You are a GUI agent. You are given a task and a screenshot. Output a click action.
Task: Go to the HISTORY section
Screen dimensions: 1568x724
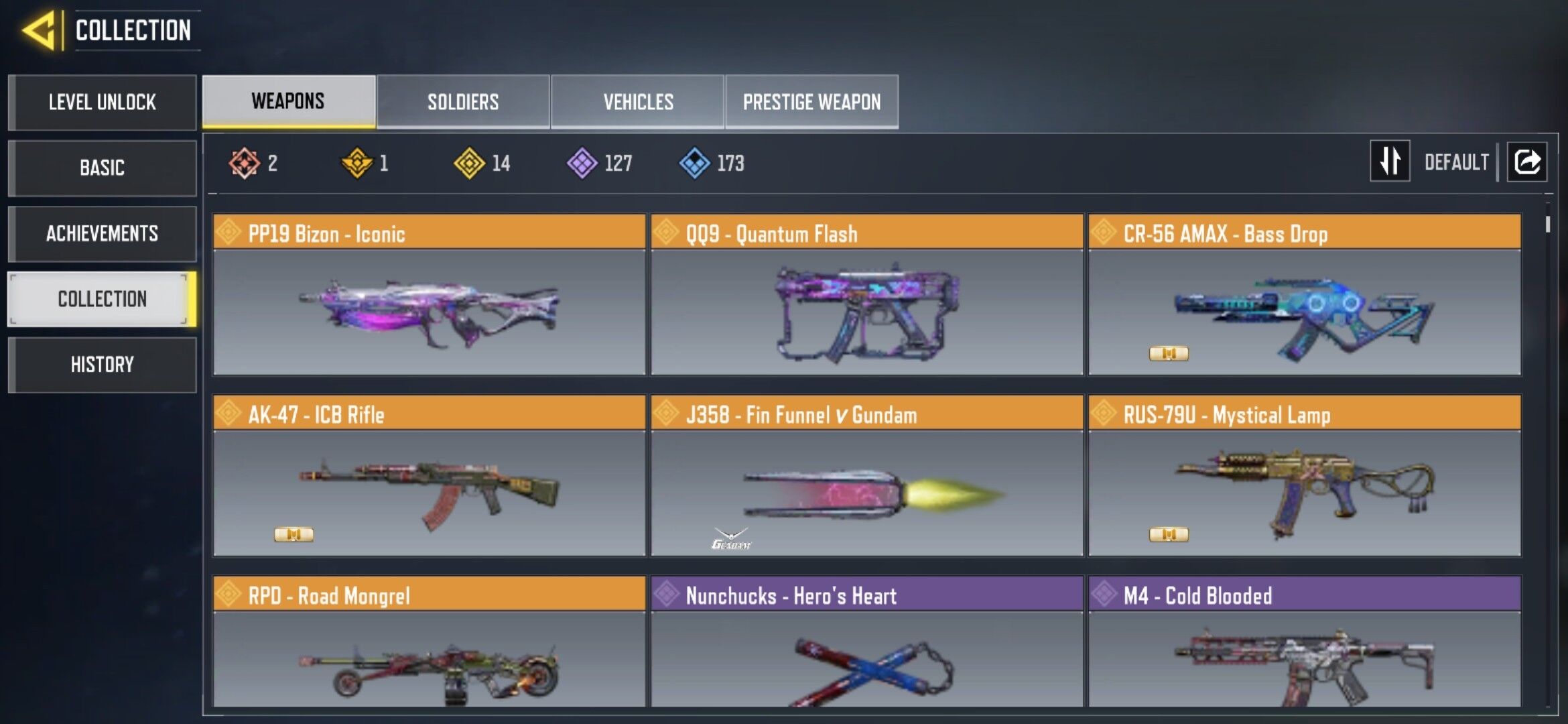tap(102, 364)
